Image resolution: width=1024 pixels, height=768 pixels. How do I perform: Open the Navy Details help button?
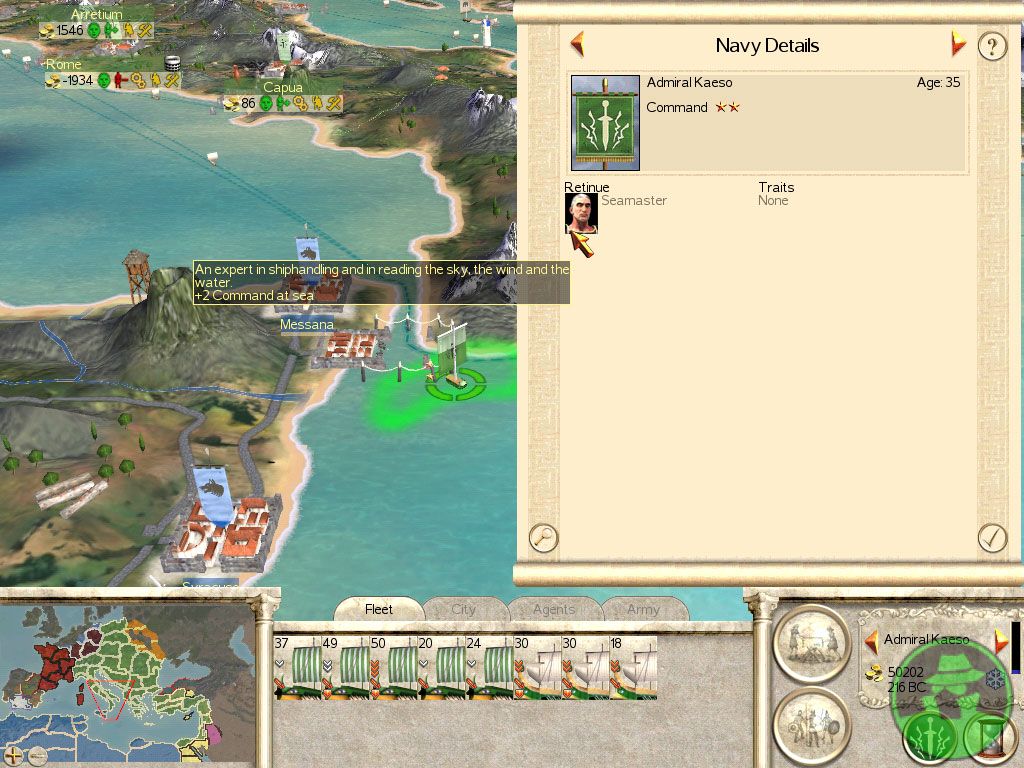[x=991, y=46]
